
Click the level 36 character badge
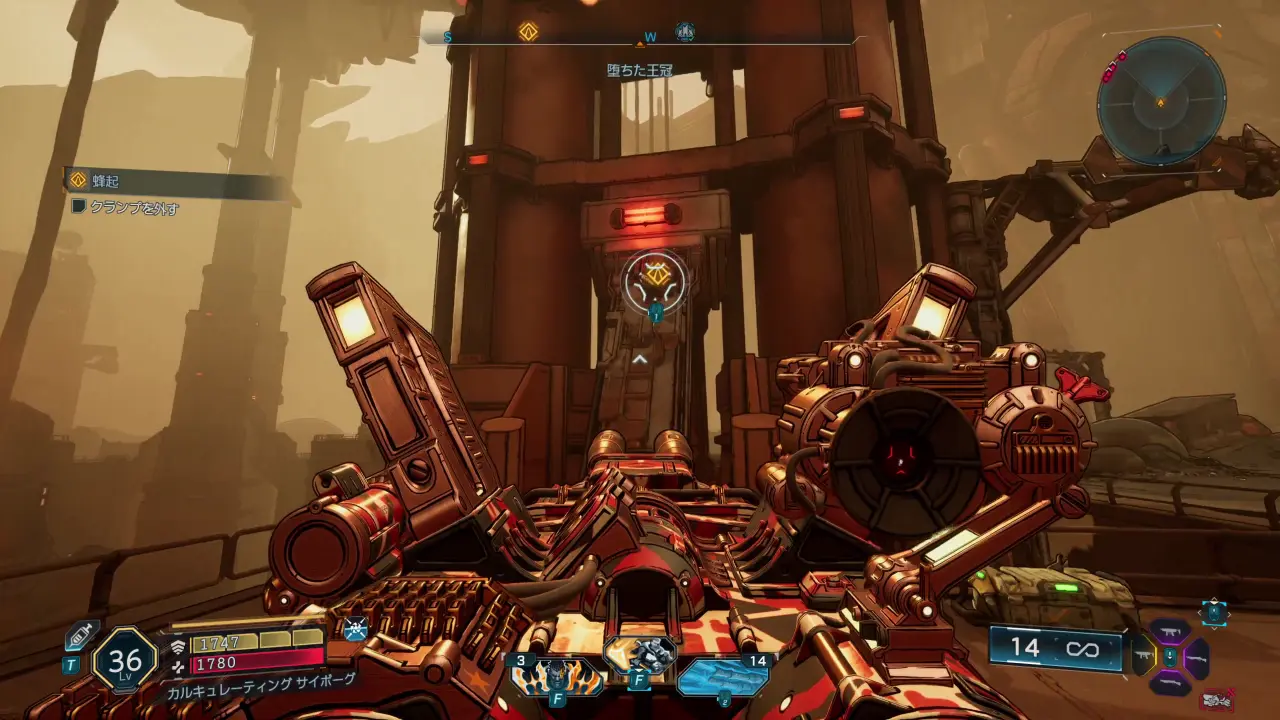(125, 659)
